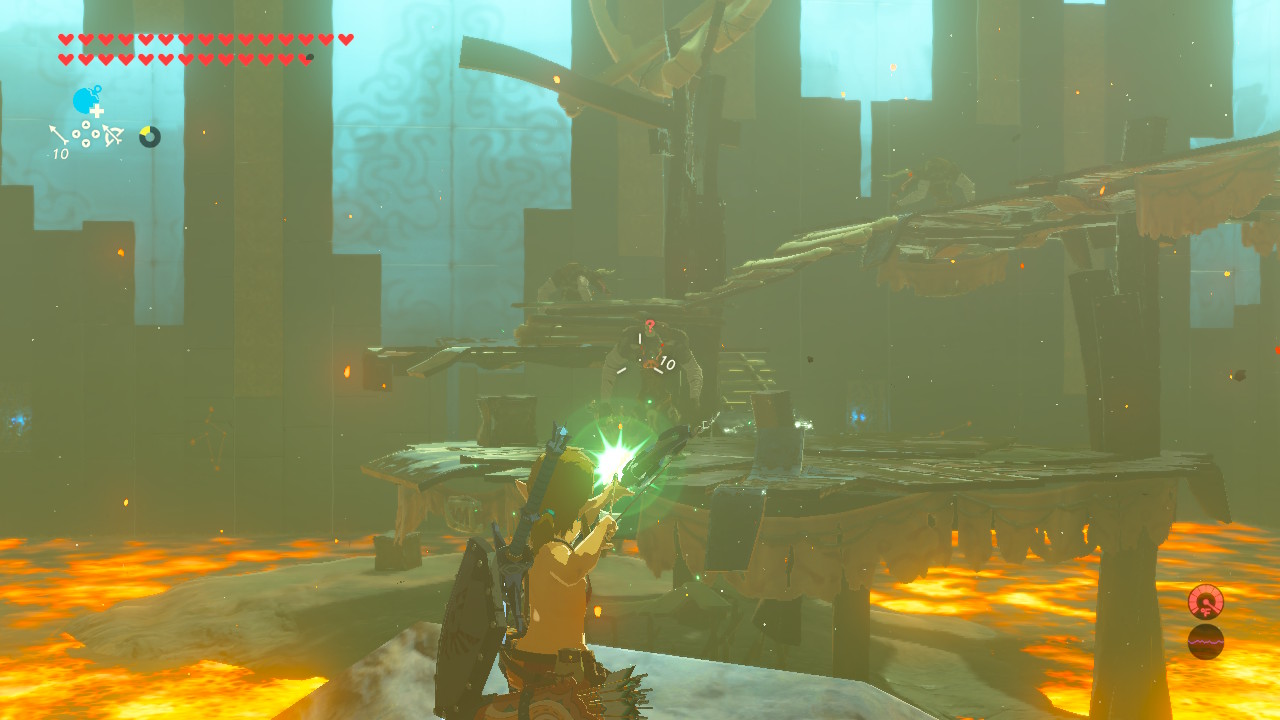Click the arrow count -10 label
Image resolution: width=1280 pixels, height=720 pixels.
point(60,152)
